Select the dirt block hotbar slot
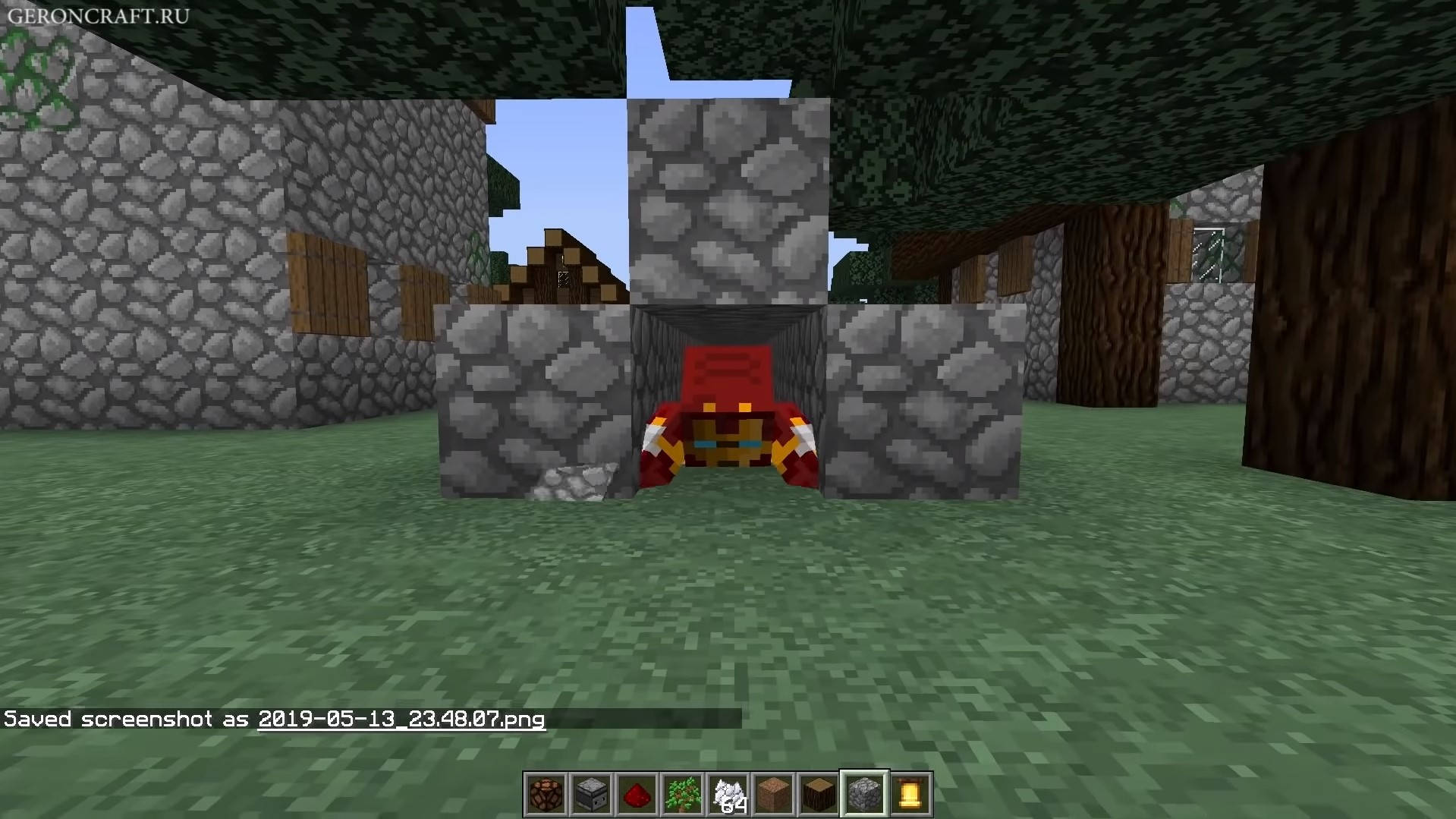 (773, 795)
